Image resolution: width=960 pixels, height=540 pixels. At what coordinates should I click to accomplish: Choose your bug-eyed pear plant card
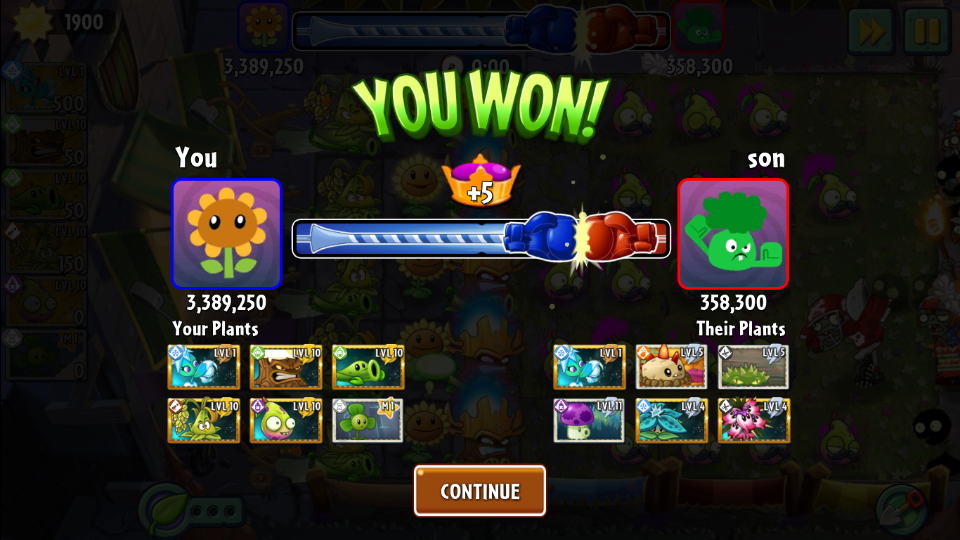[x=286, y=420]
